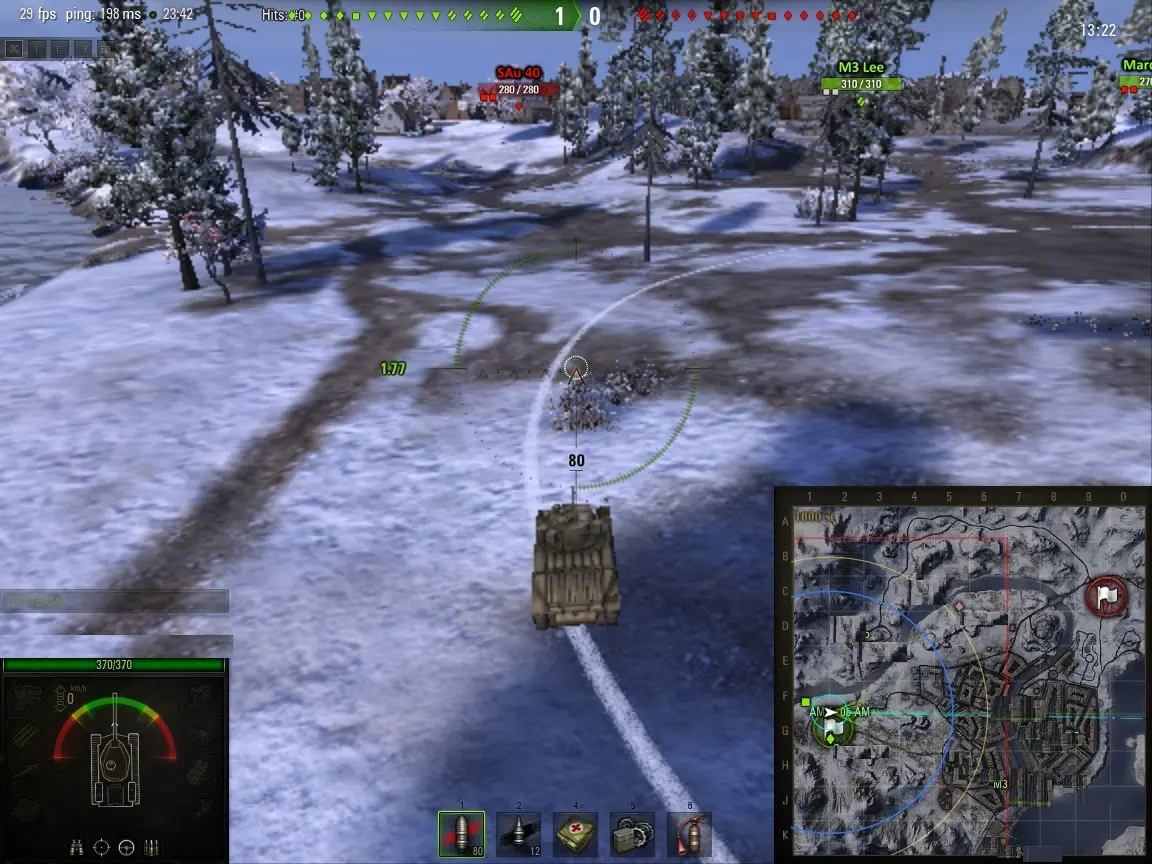Use the repair kit consumable

coord(632,834)
